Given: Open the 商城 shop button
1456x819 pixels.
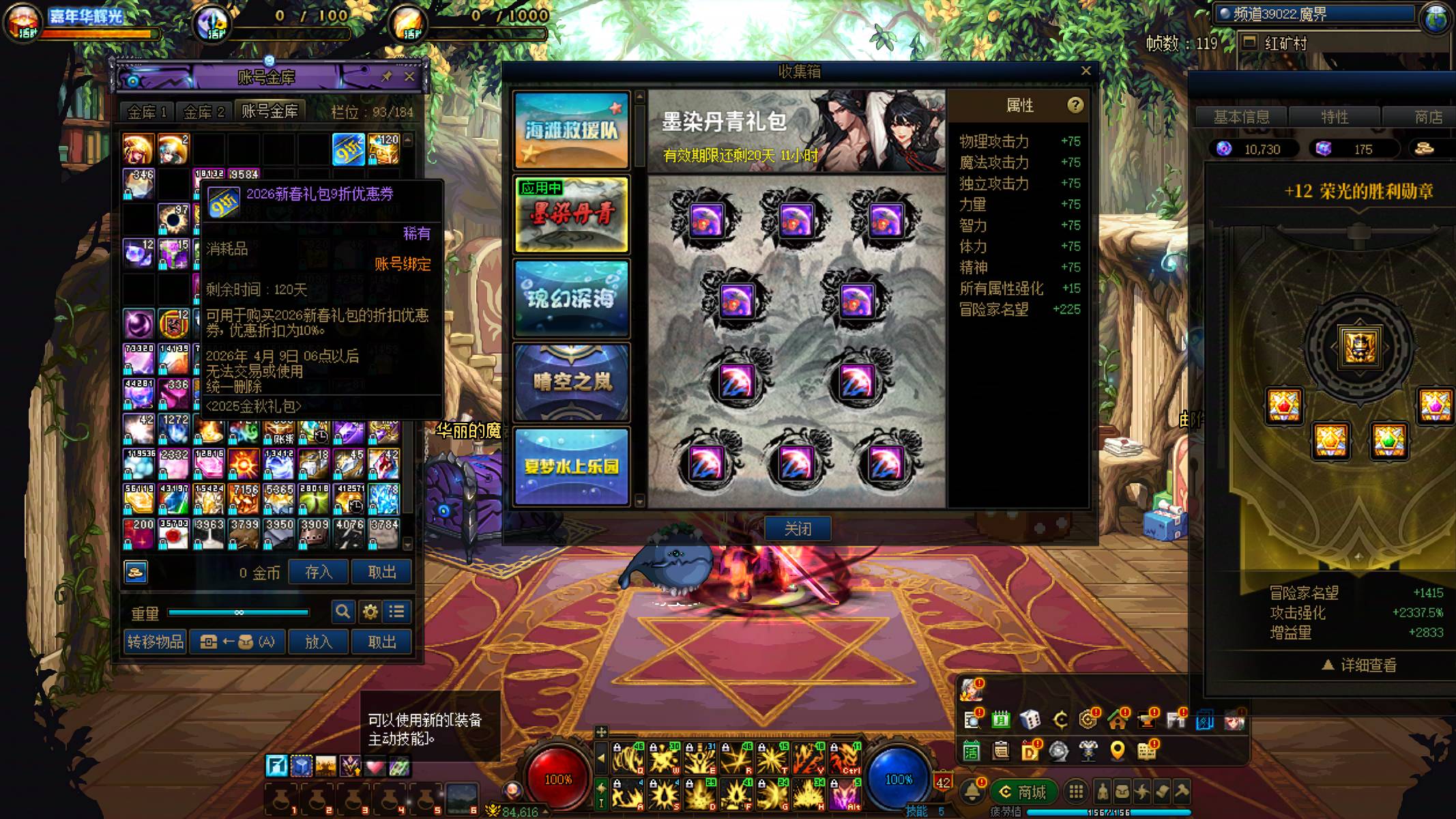Looking at the screenshot, I should (x=1023, y=792).
